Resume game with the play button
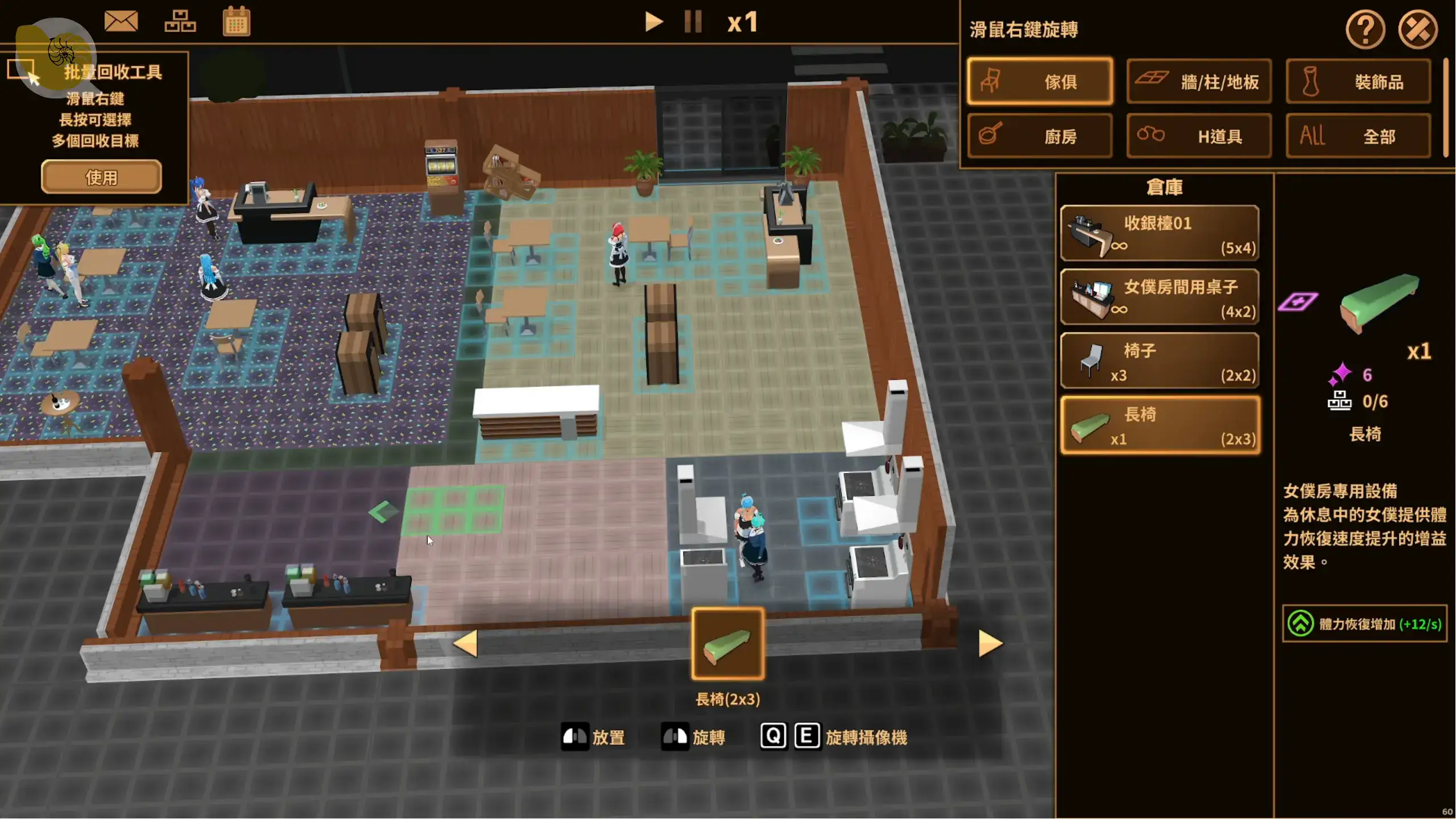The height and width of the screenshot is (819, 1456). click(654, 22)
